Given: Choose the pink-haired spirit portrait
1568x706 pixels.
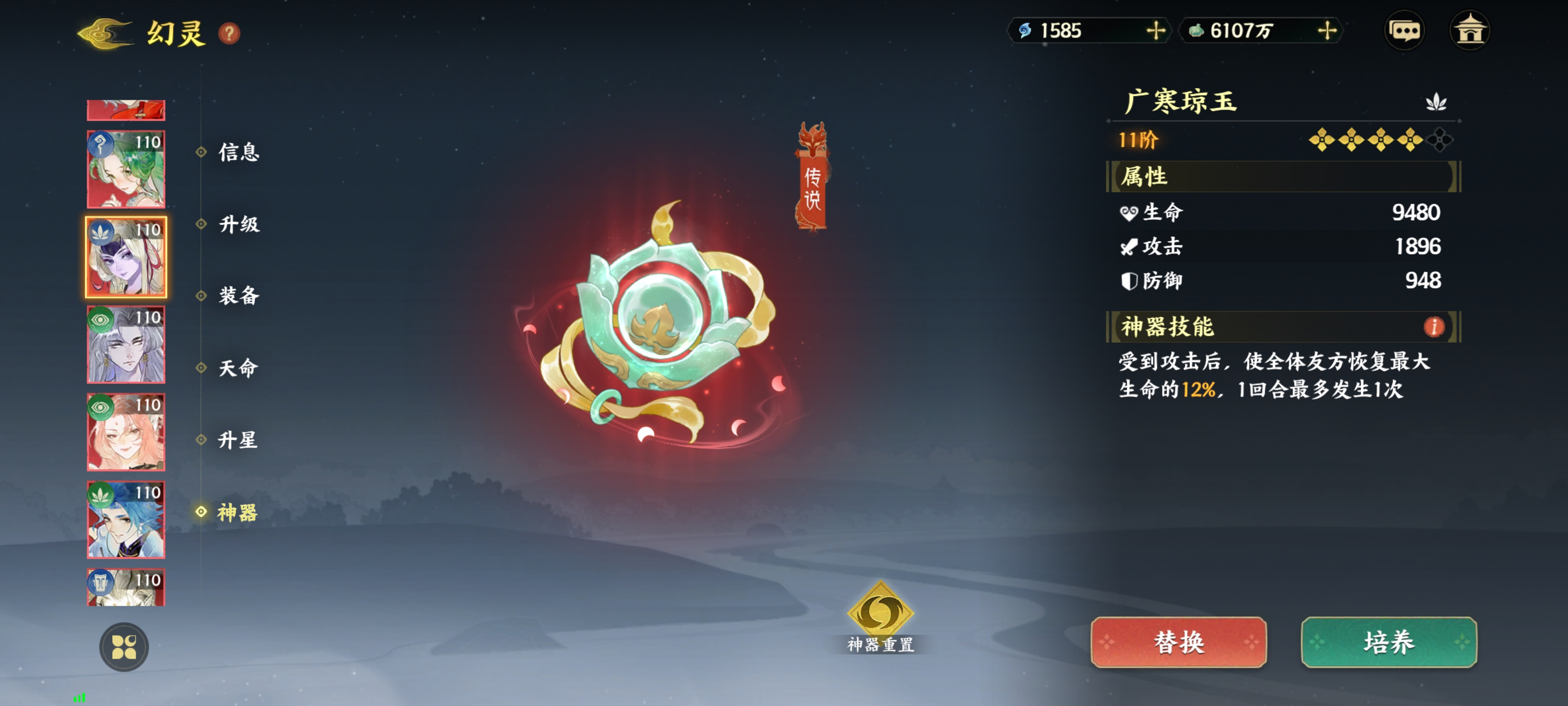Looking at the screenshot, I should (x=126, y=432).
